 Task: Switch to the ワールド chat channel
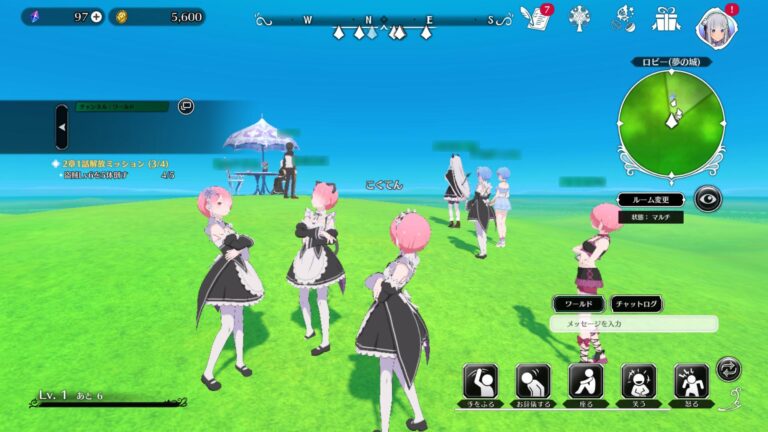579,304
